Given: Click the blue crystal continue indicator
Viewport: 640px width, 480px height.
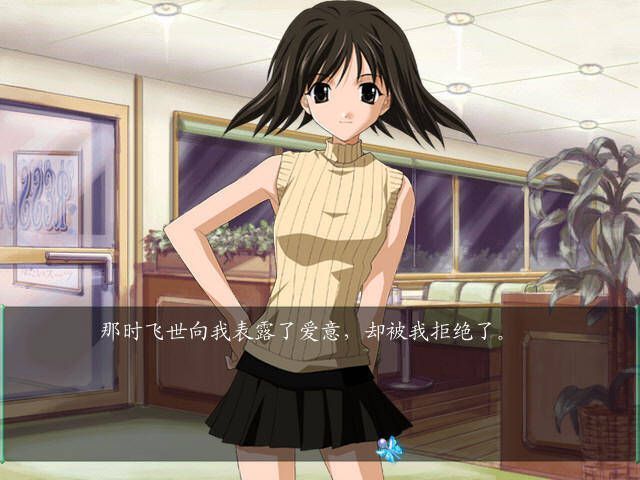Looking at the screenshot, I should click(388, 447).
